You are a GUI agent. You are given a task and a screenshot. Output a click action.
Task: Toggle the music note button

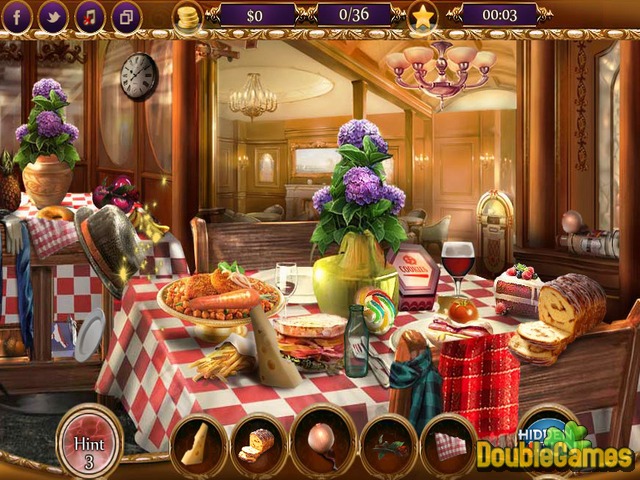(x=90, y=16)
